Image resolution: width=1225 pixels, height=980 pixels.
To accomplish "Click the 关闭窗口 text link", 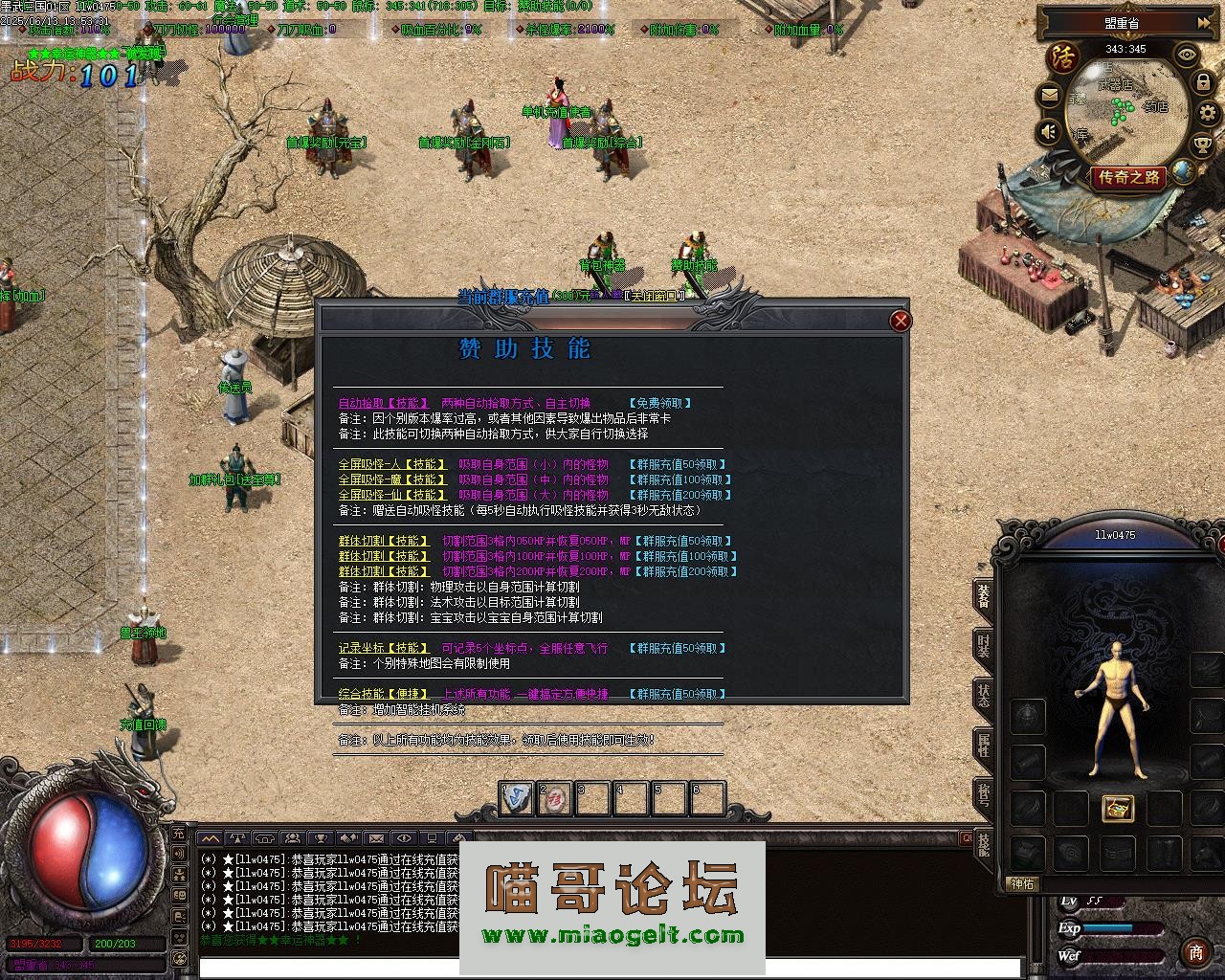I will point(655,296).
